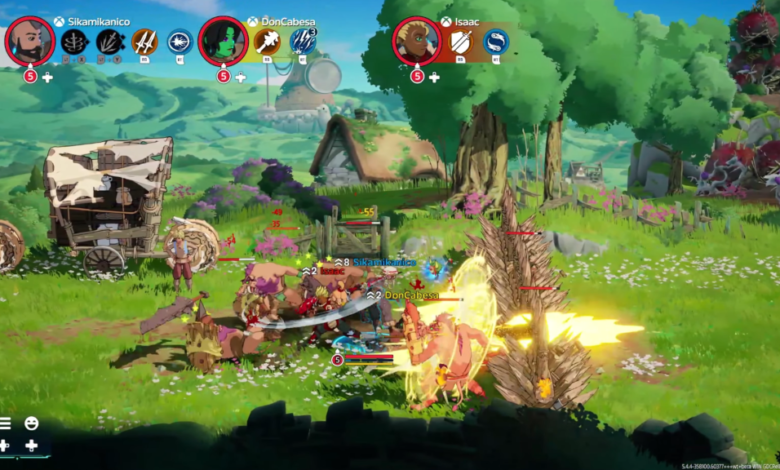The height and width of the screenshot is (470, 780).
Task: Use Isaac's blue swirl ability icon
Action: tap(496, 42)
